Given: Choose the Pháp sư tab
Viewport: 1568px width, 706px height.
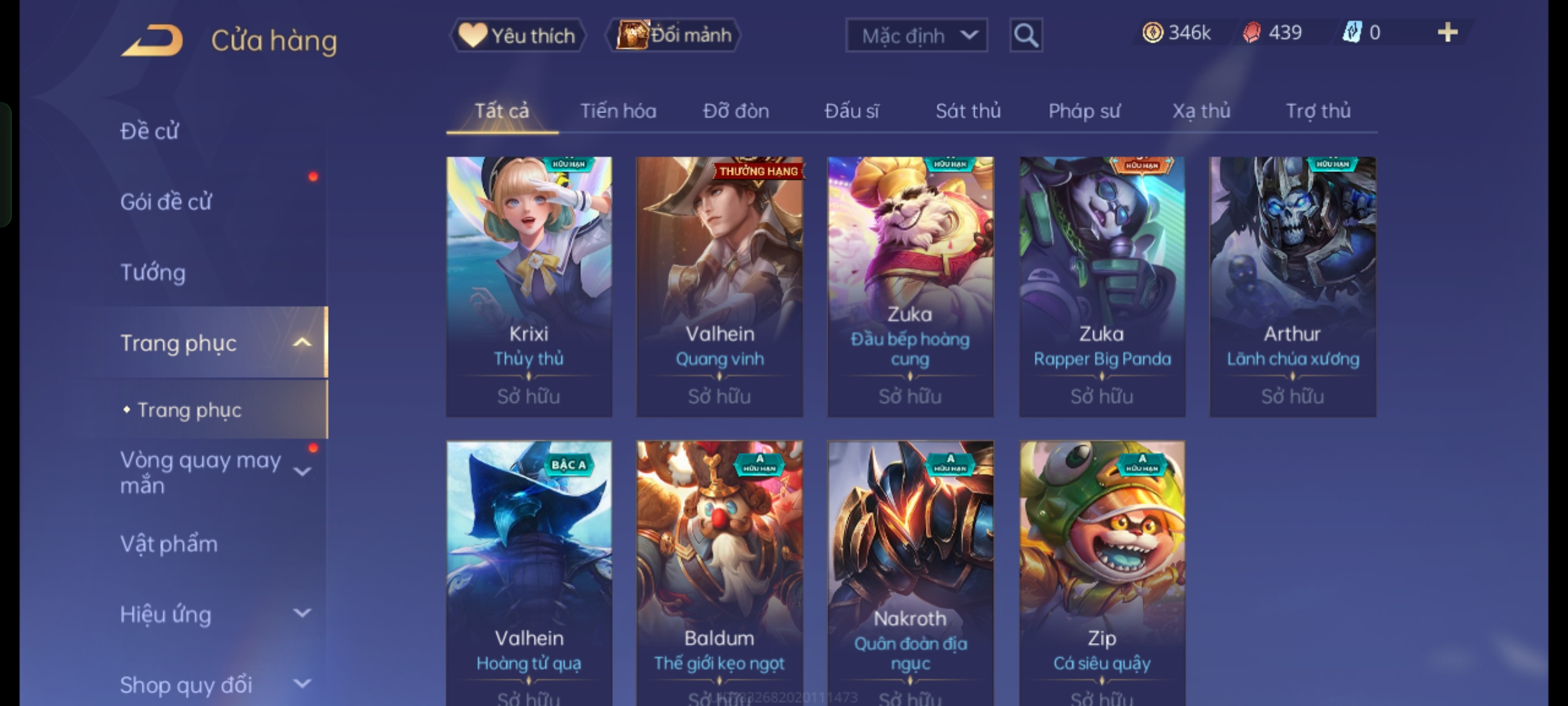Looking at the screenshot, I should 1084,111.
